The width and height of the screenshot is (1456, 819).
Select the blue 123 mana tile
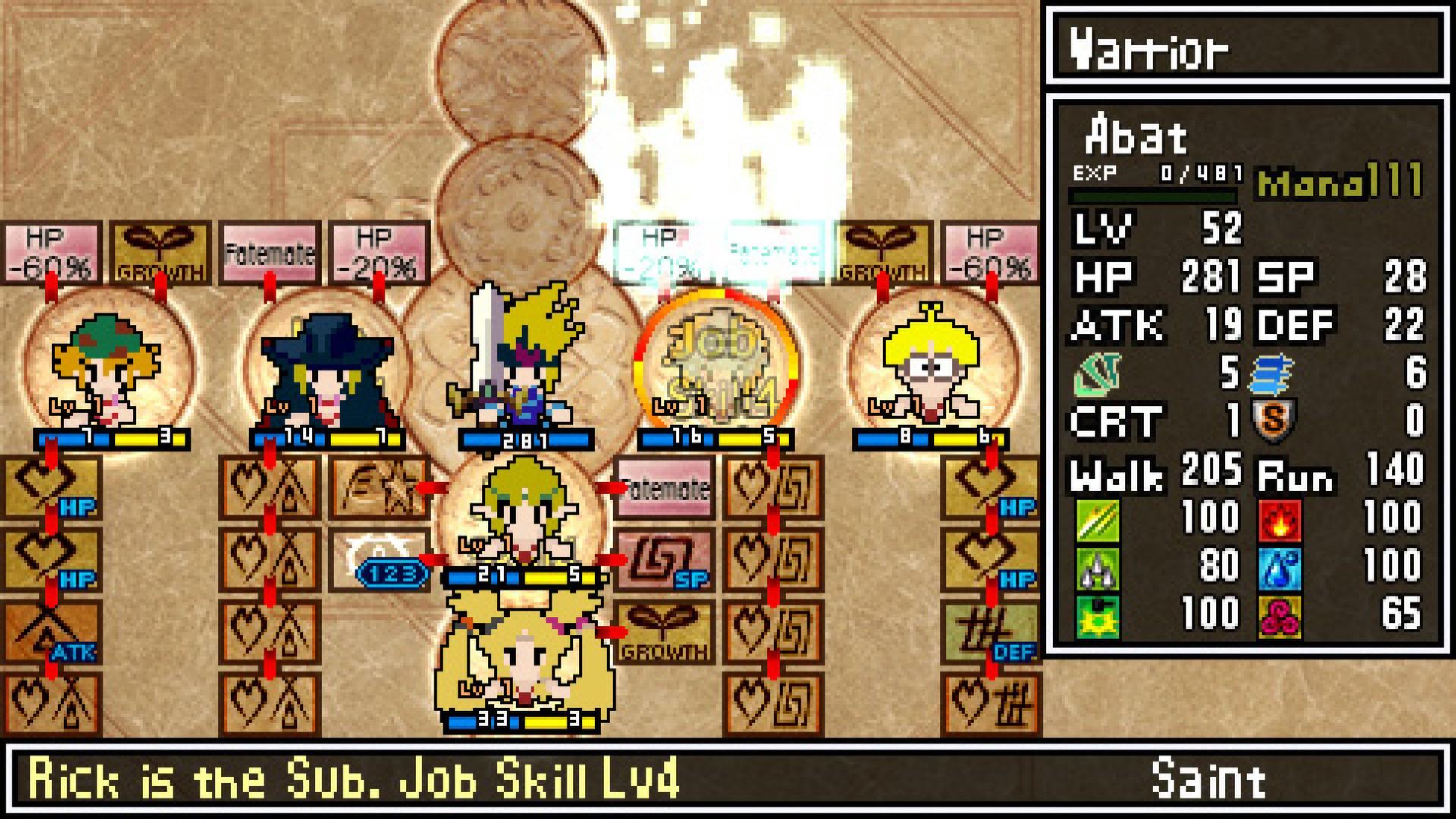pyautogui.click(x=391, y=573)
